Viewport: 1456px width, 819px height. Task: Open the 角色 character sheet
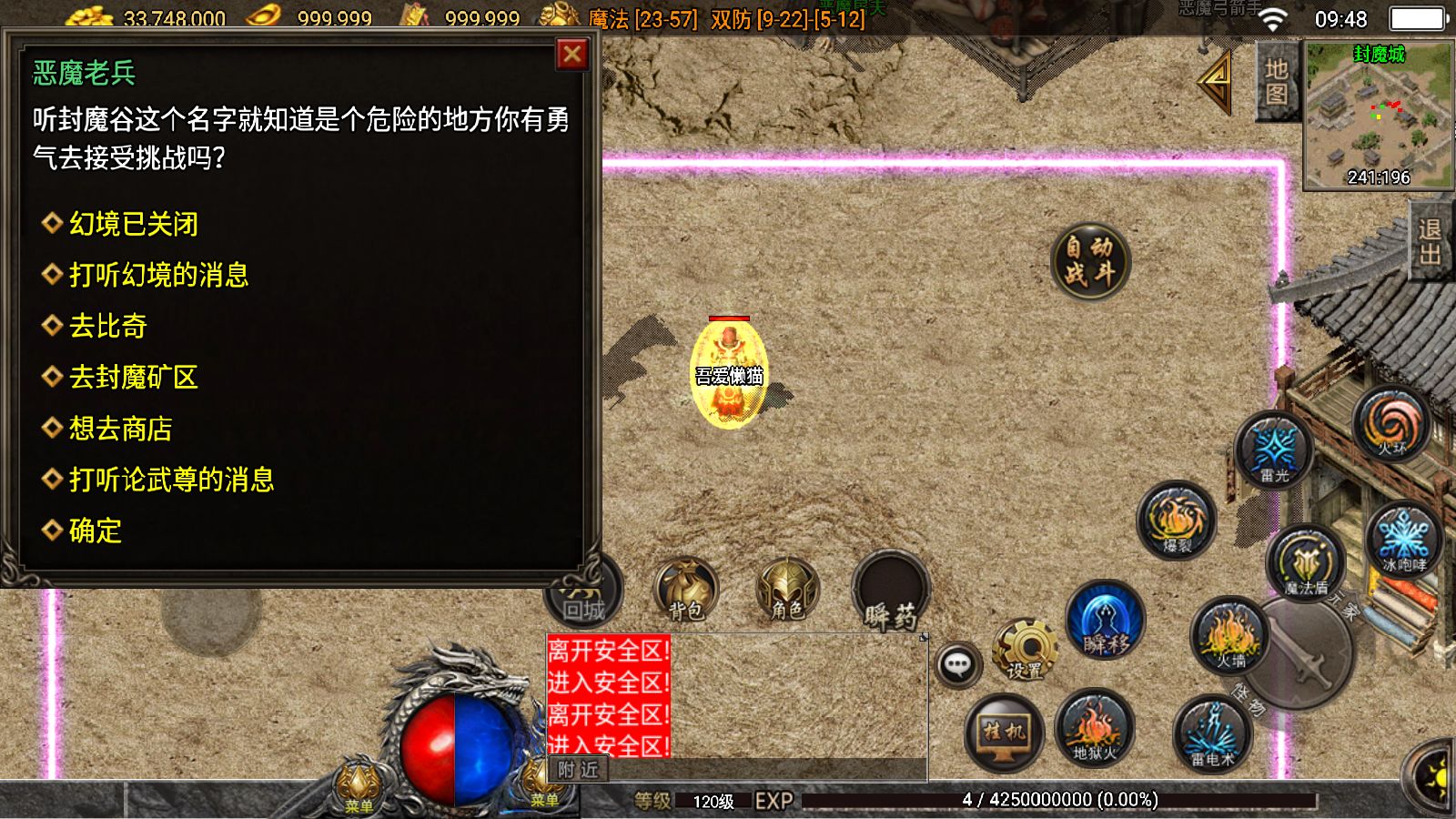click(x=787, y=591)
